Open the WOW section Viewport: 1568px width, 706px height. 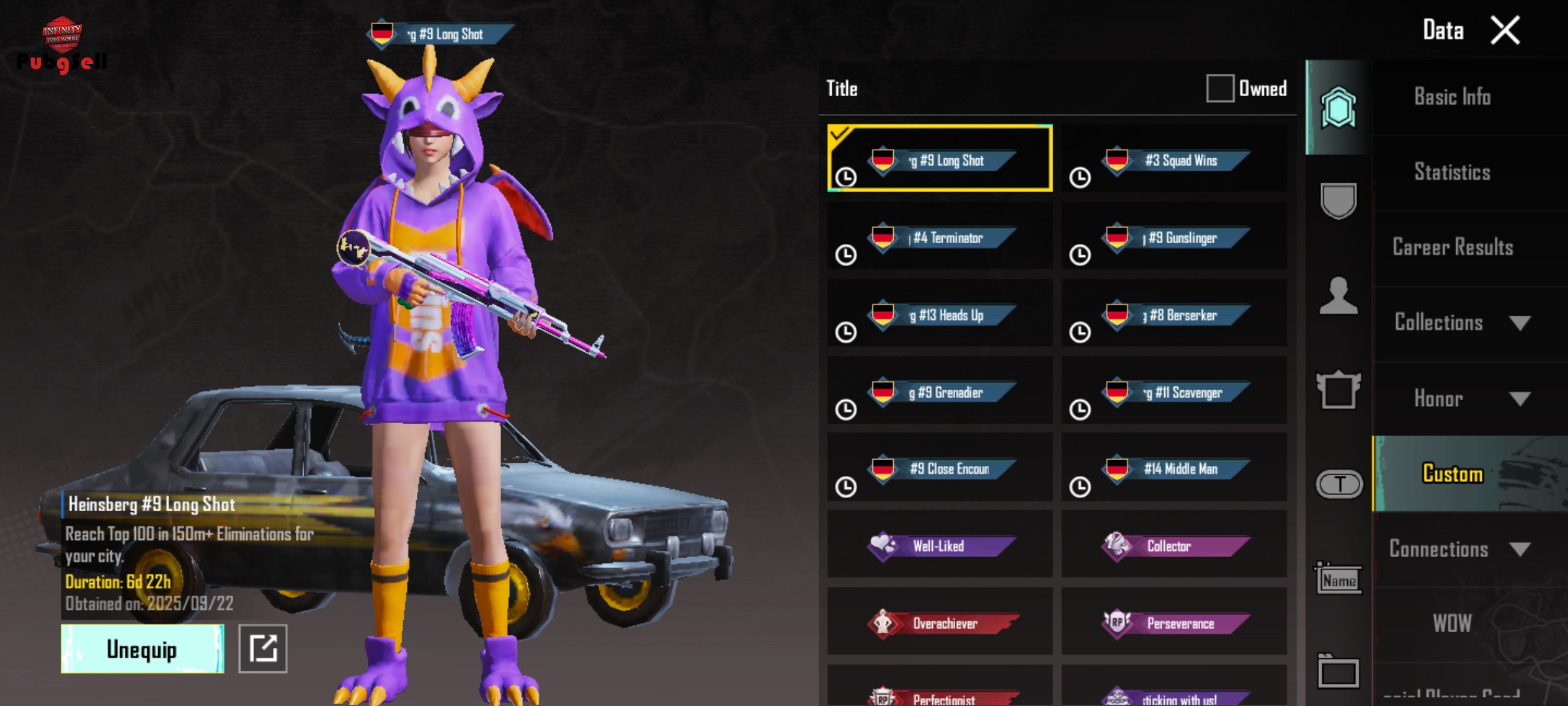(x=1452, y=624)
